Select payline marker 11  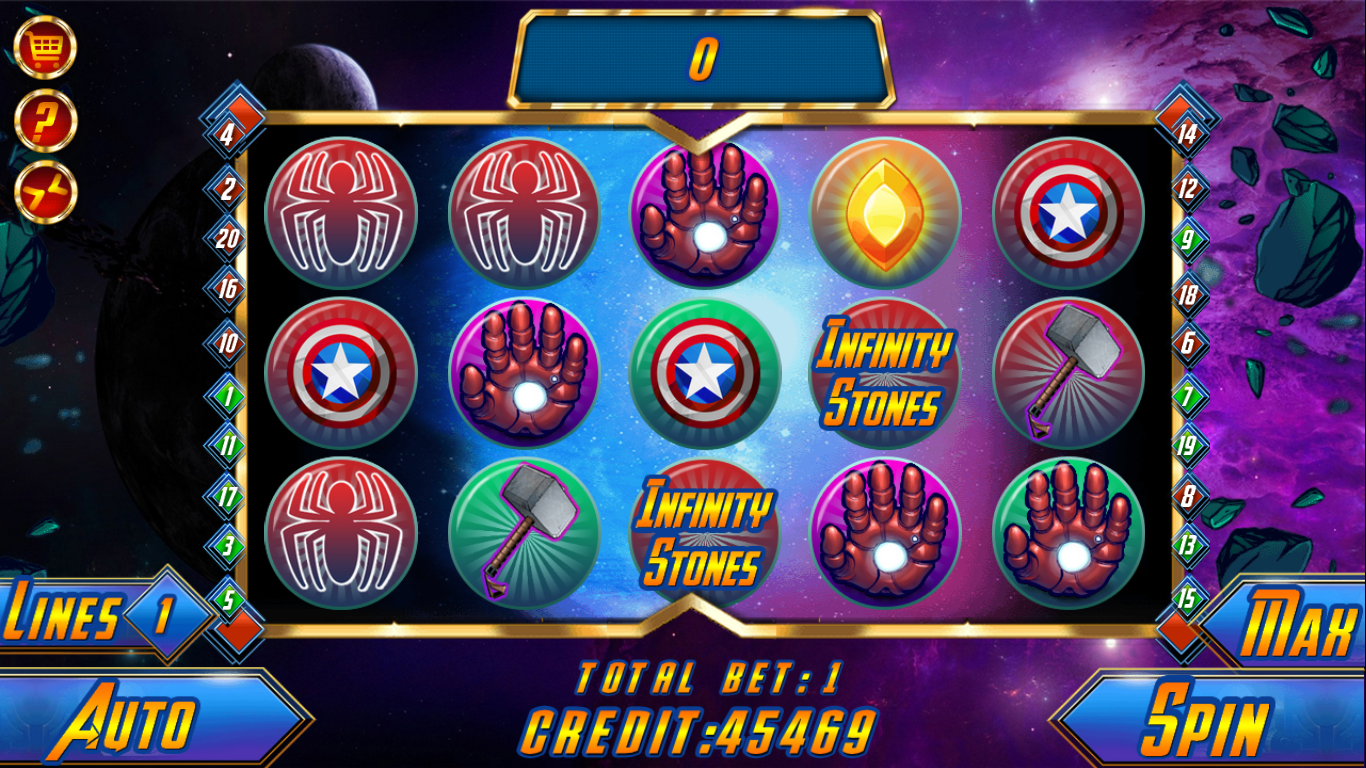click(228, 445)
